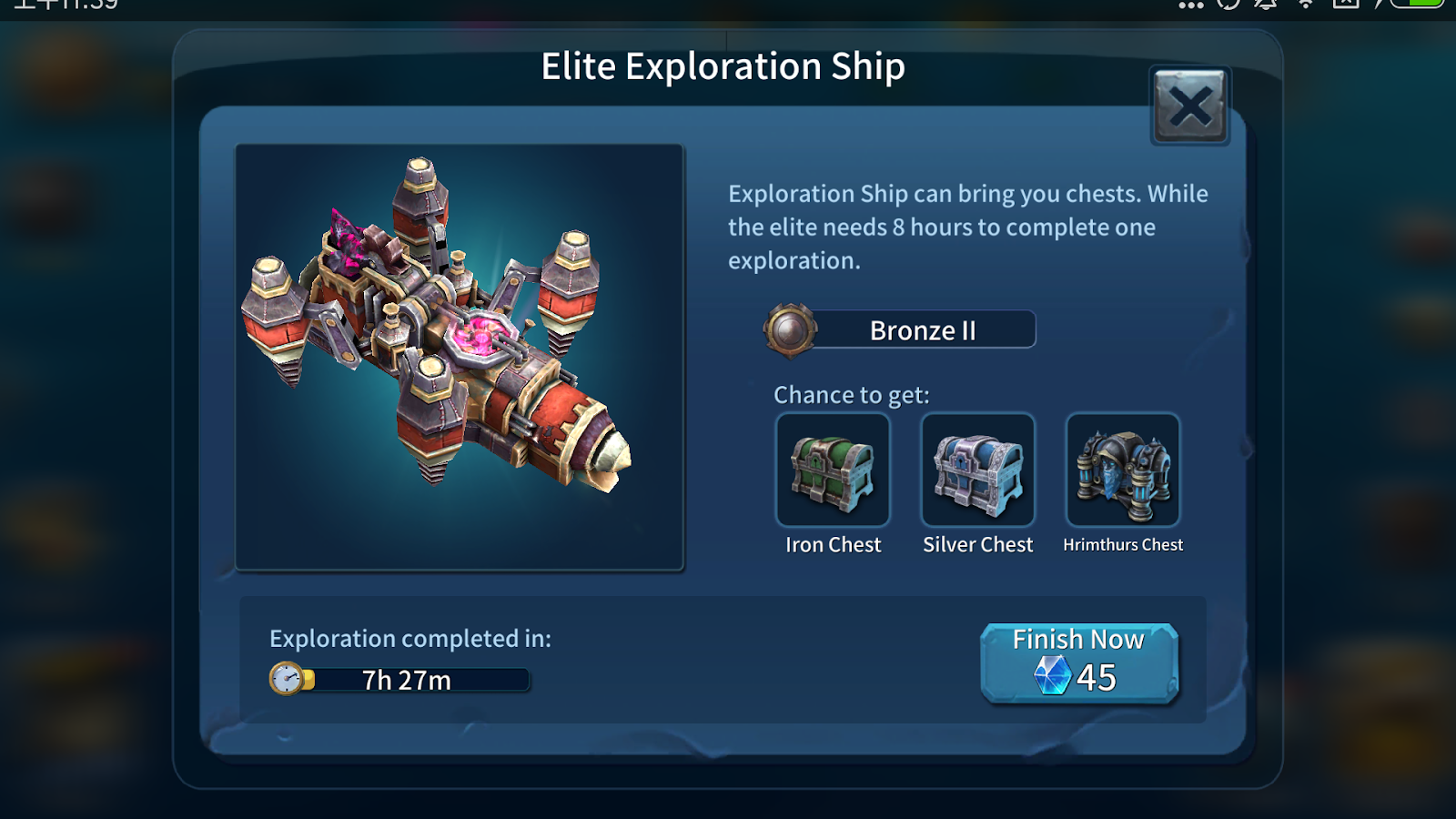Tap the Bronze II rank badge
This screenshot has height=819, width=1456.
tap(790, 329)
